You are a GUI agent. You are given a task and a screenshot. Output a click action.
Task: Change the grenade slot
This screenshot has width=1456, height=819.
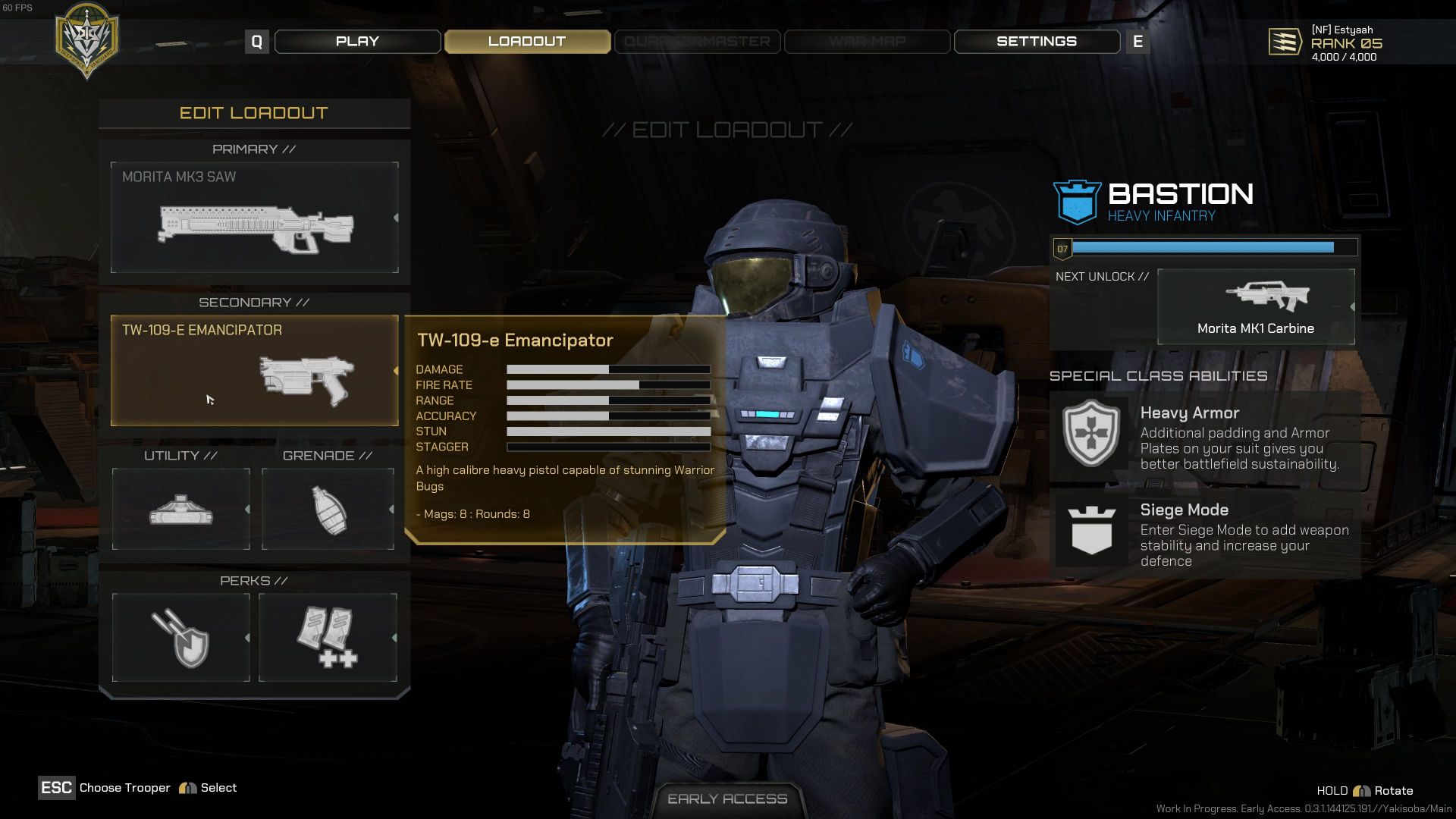(328, 509)
